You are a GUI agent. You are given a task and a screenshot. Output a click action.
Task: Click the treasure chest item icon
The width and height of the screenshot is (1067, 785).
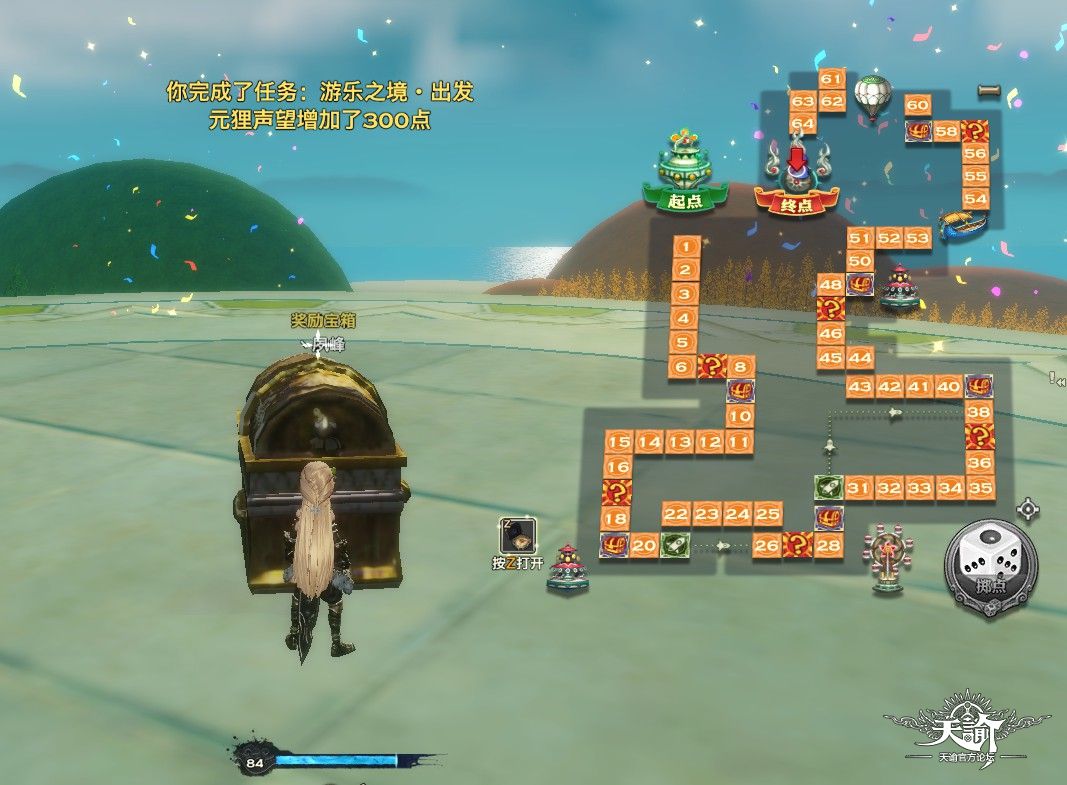click(518, 535)
